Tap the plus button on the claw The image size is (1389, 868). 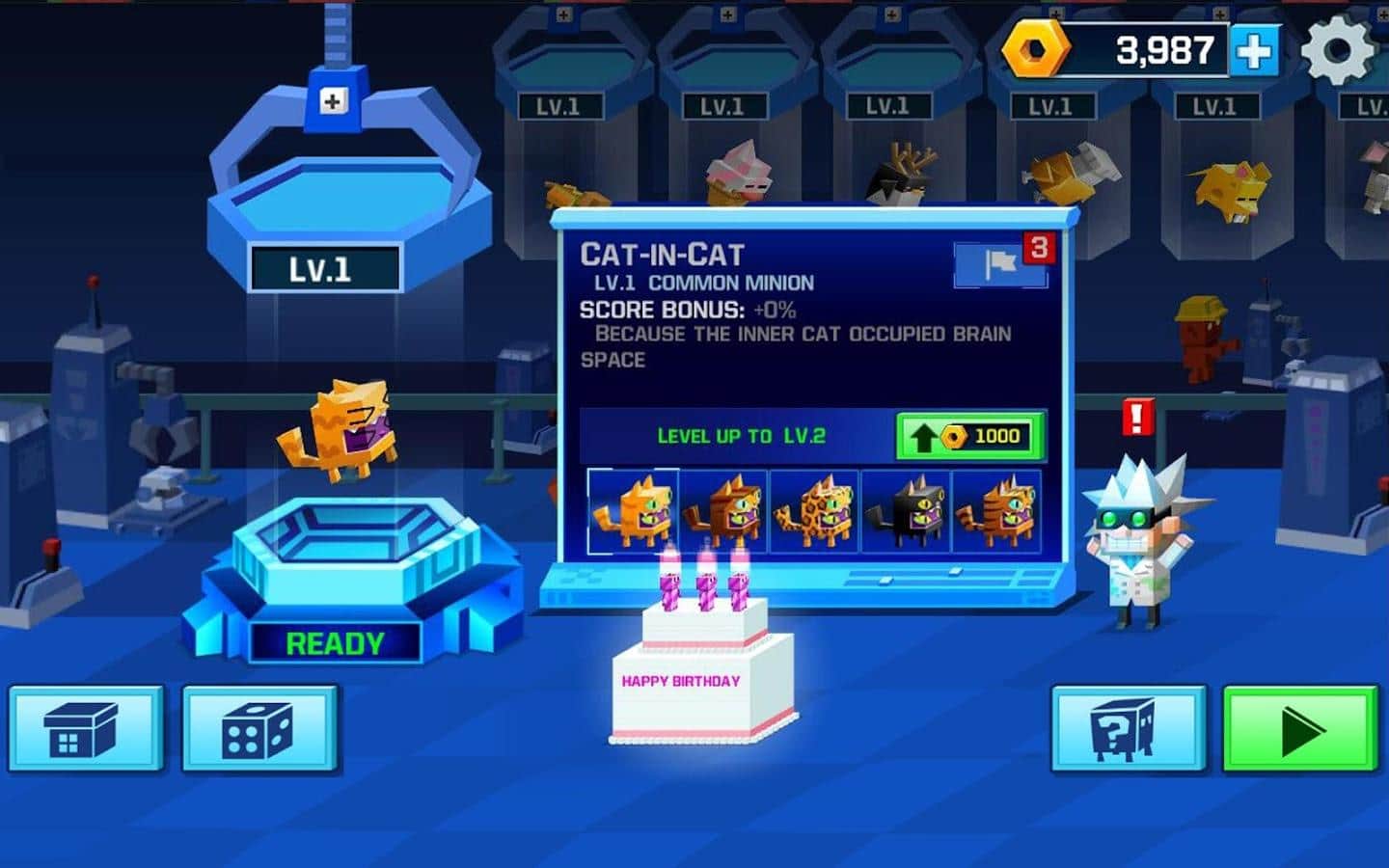click(333, 100)
